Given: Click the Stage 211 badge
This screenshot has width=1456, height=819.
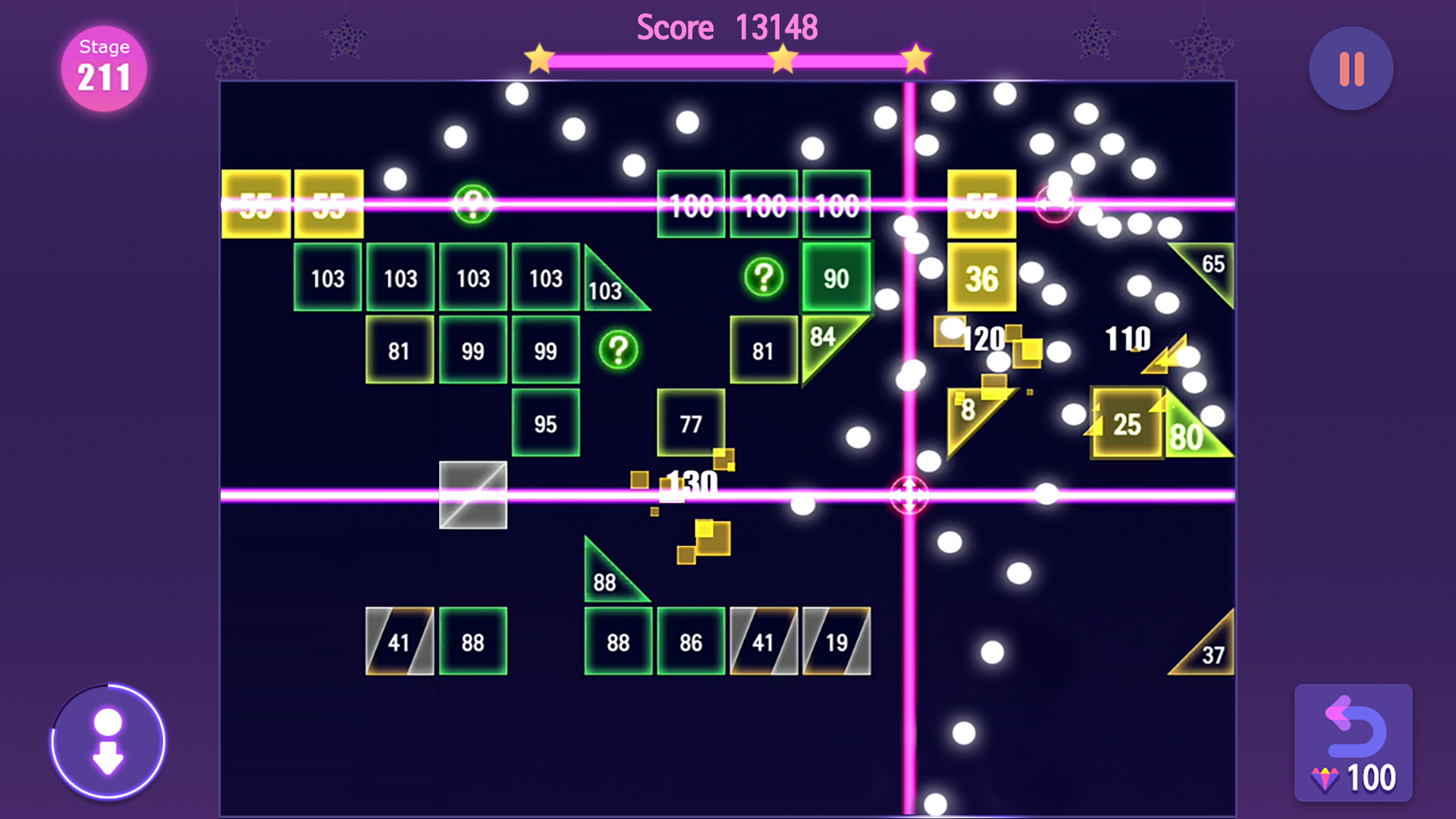Looking at the screenshot, I should (x=103, y=67).
